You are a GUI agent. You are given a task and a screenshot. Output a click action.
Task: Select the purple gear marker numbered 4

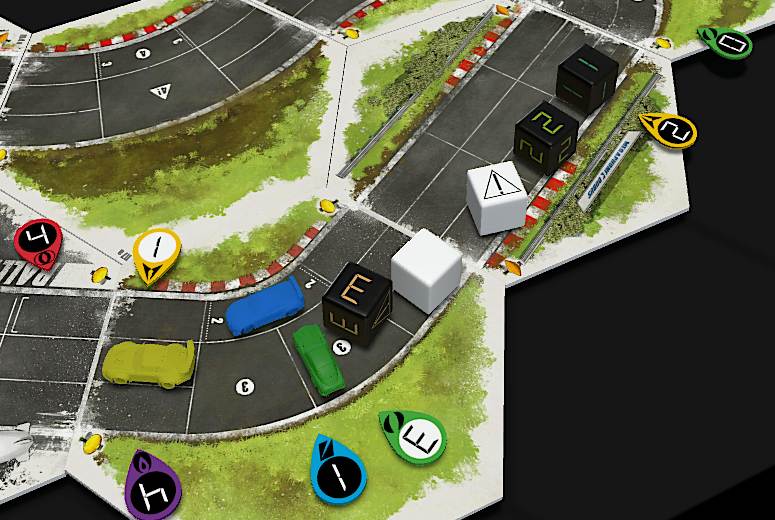point(156,486)
